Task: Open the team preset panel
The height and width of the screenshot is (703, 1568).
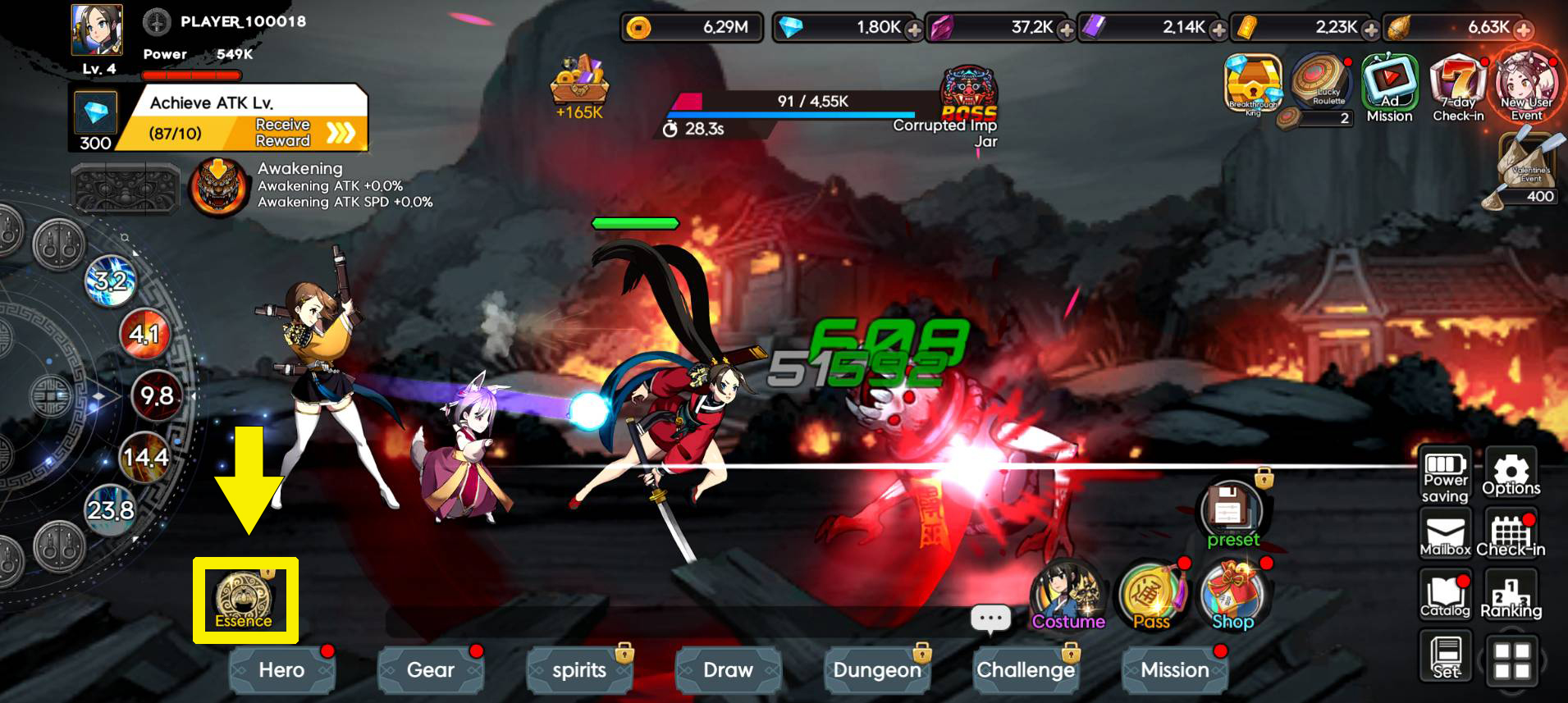Action: (x=1228, y=507)
